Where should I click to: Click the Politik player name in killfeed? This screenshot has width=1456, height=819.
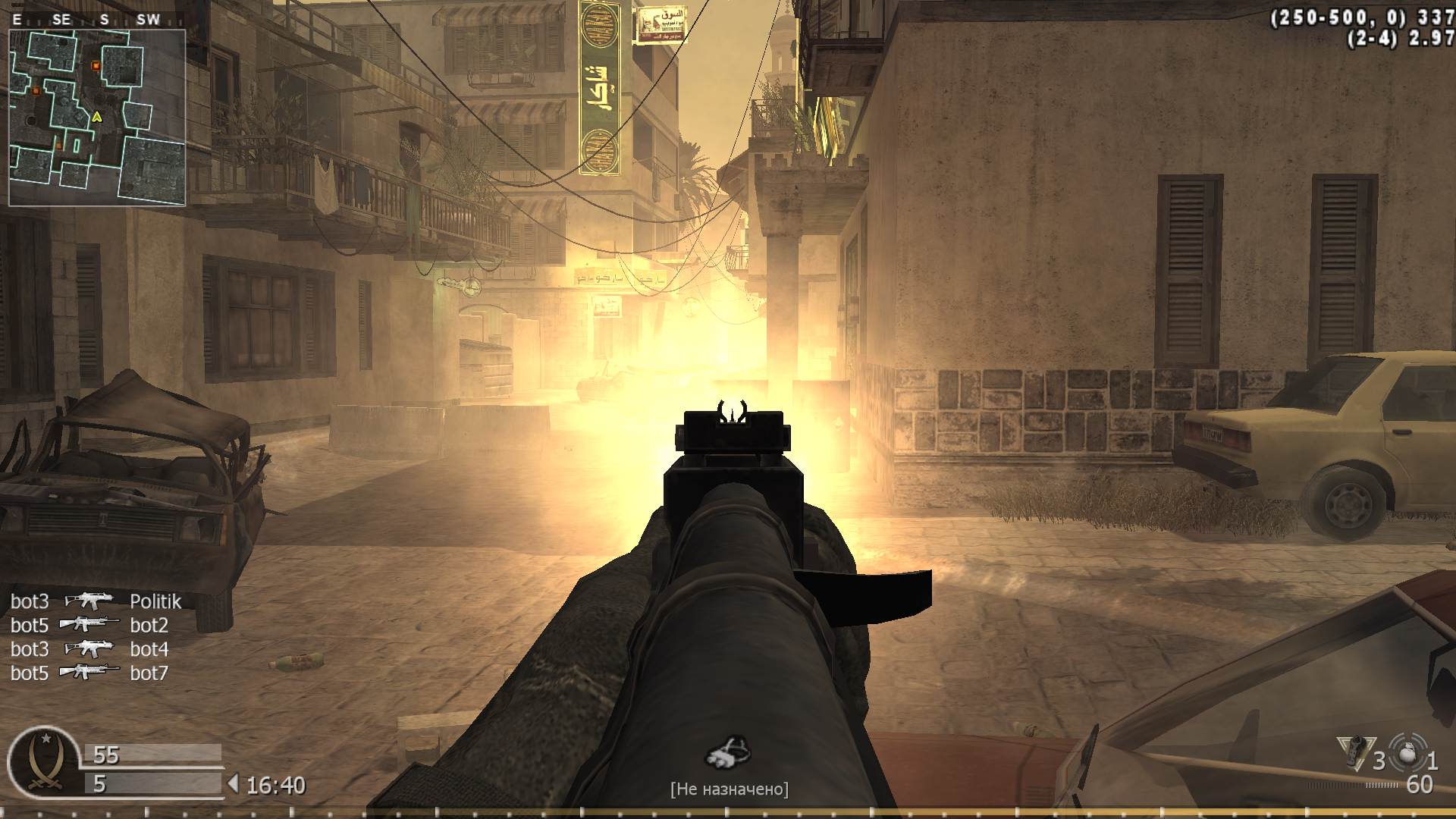[155, 601]
